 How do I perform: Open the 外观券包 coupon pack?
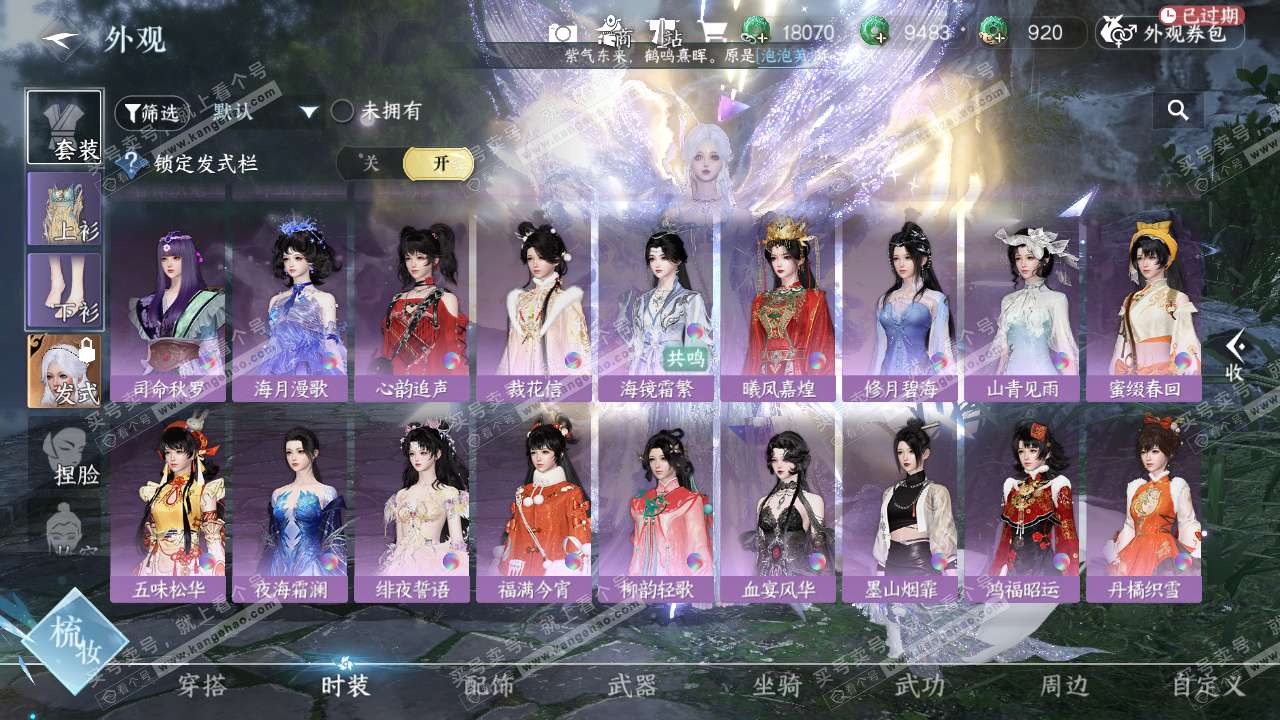click(x=1171, y=33)
